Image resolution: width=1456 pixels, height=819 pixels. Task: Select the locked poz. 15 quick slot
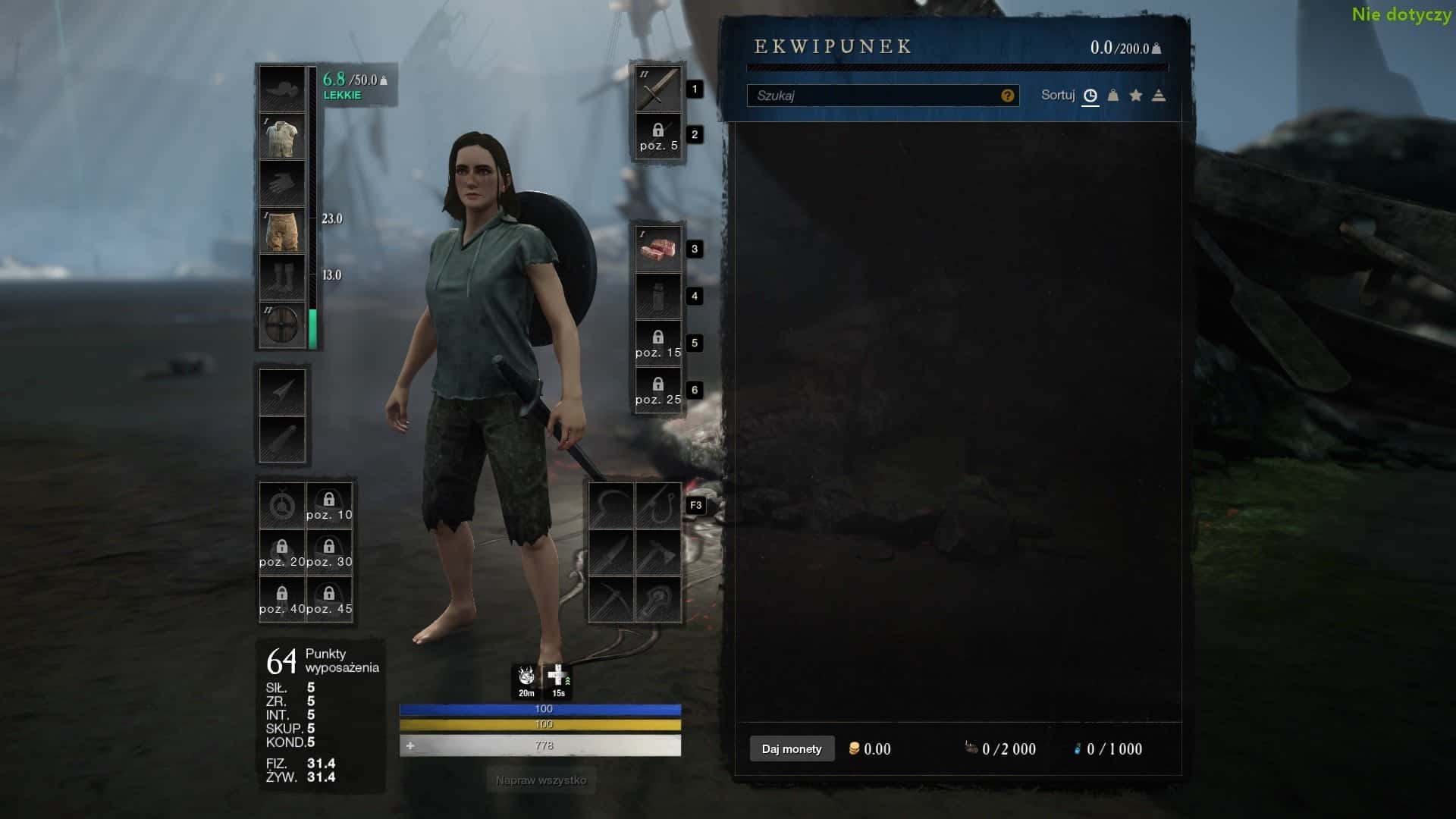tap(657, 343)
